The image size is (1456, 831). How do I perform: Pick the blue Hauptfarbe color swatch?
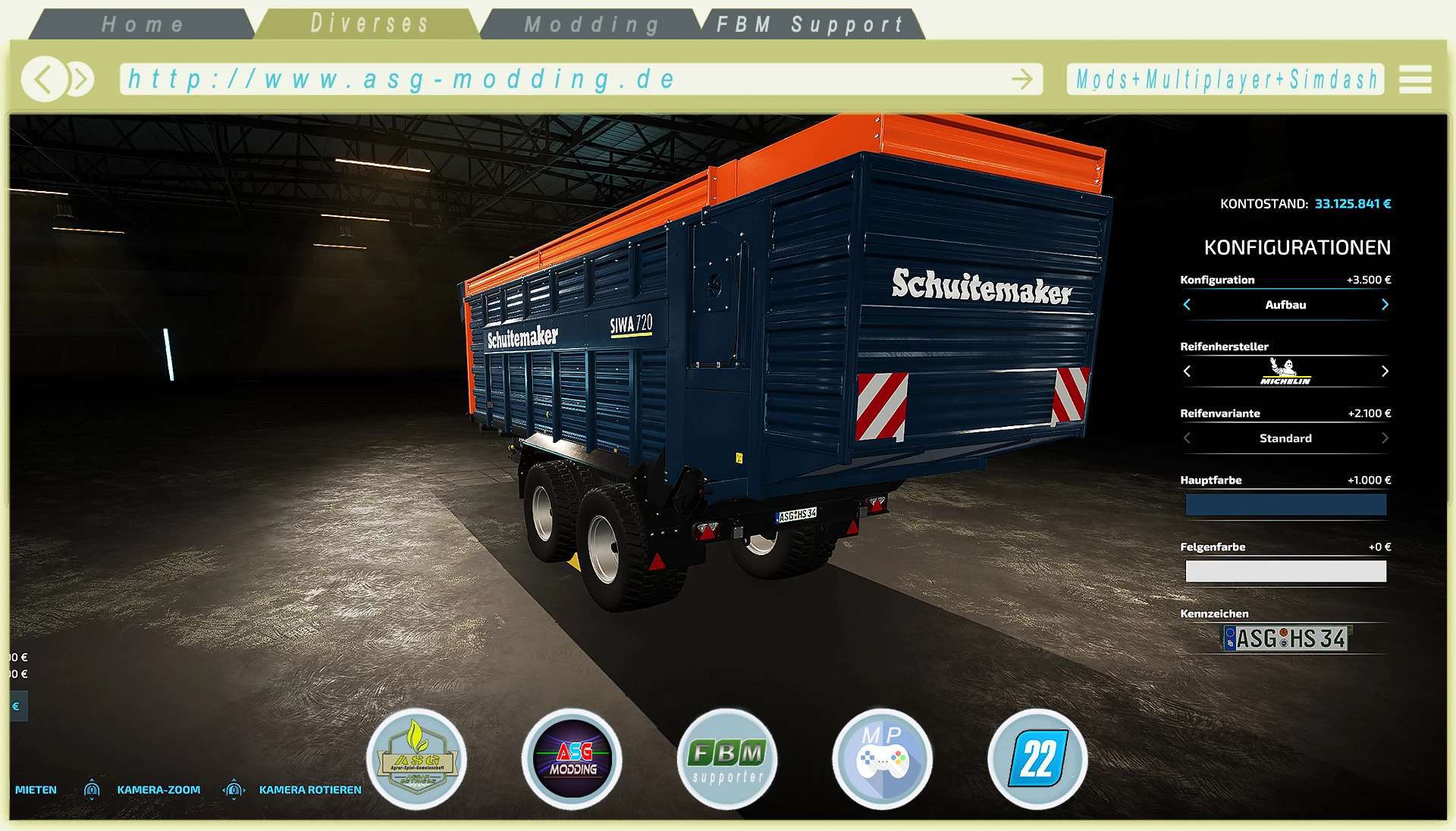(x=1285, y=505)
